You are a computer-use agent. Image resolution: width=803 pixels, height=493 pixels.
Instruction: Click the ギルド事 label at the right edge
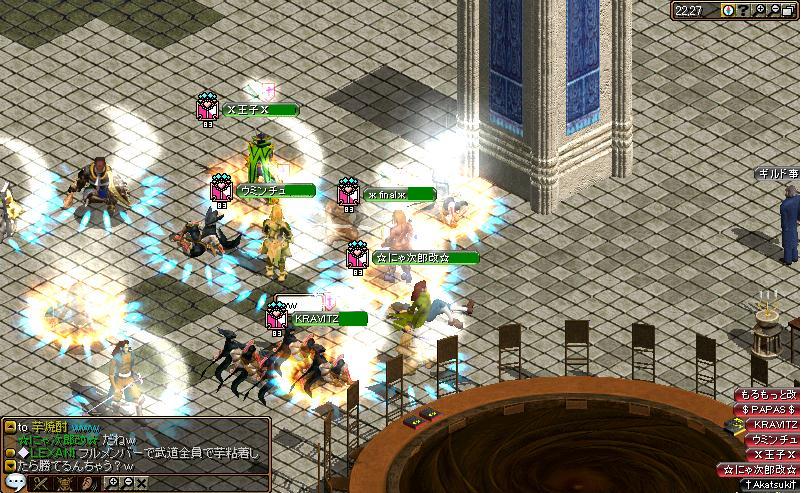pos(779,174)
